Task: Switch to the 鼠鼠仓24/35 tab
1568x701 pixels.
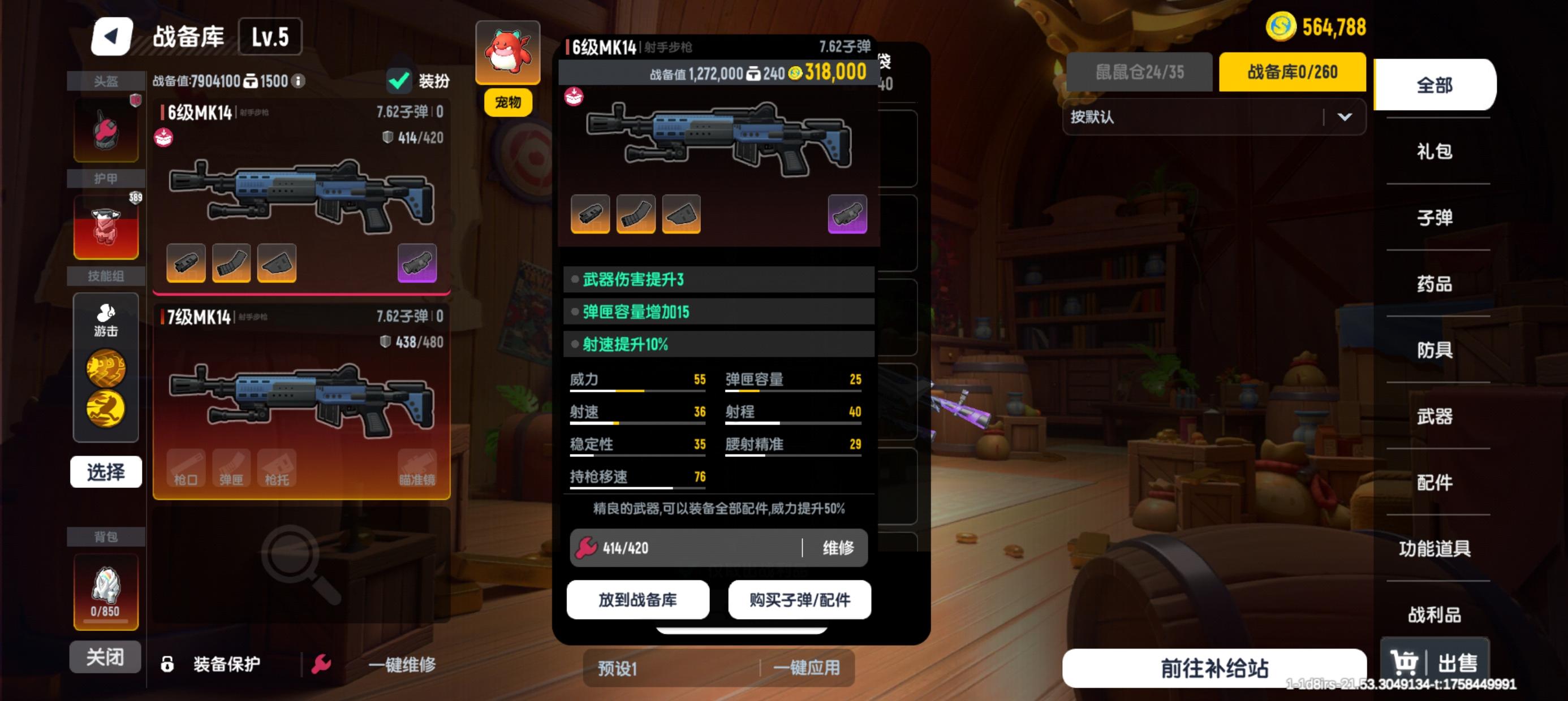Action: pyautogui.click(x=1139, y=72)
